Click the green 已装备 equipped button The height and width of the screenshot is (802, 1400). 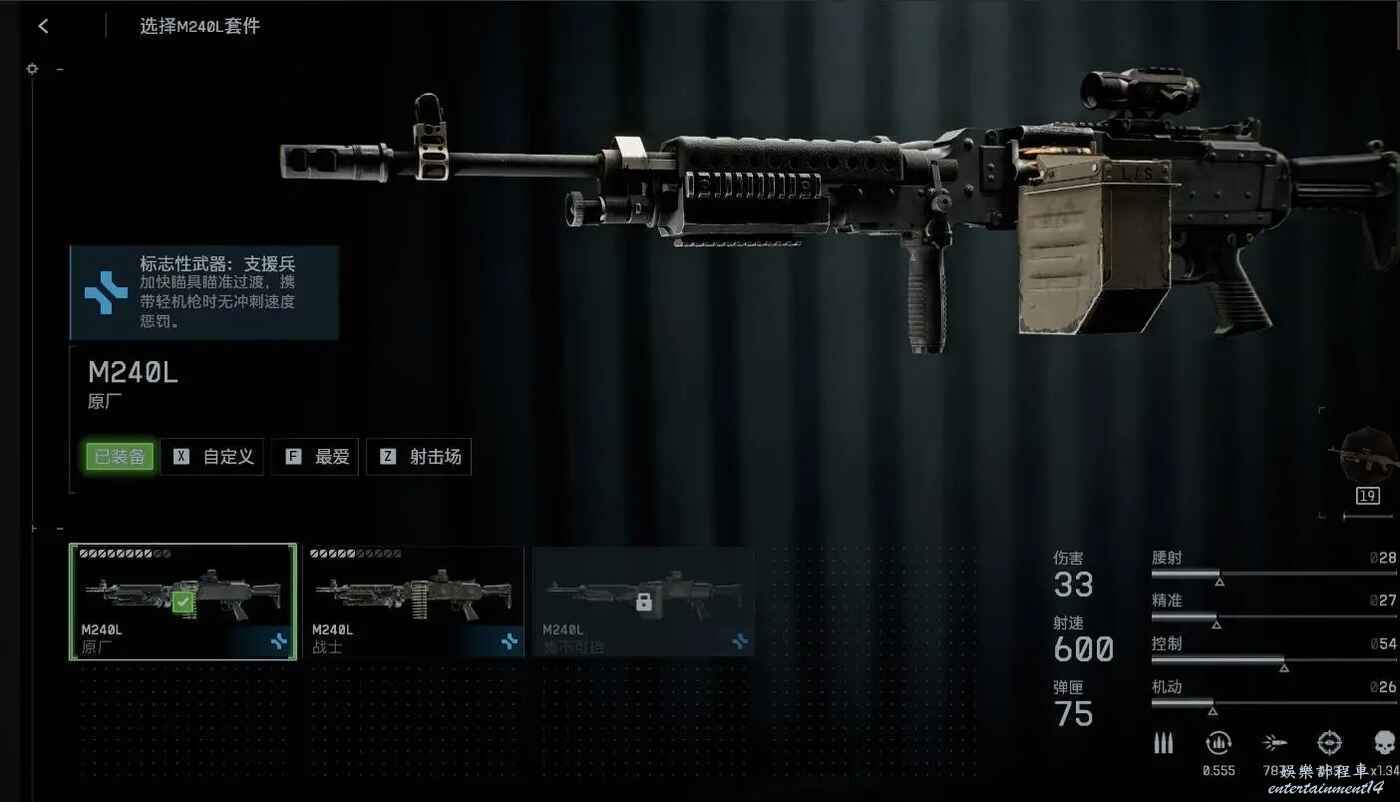(x=120, y=457)
